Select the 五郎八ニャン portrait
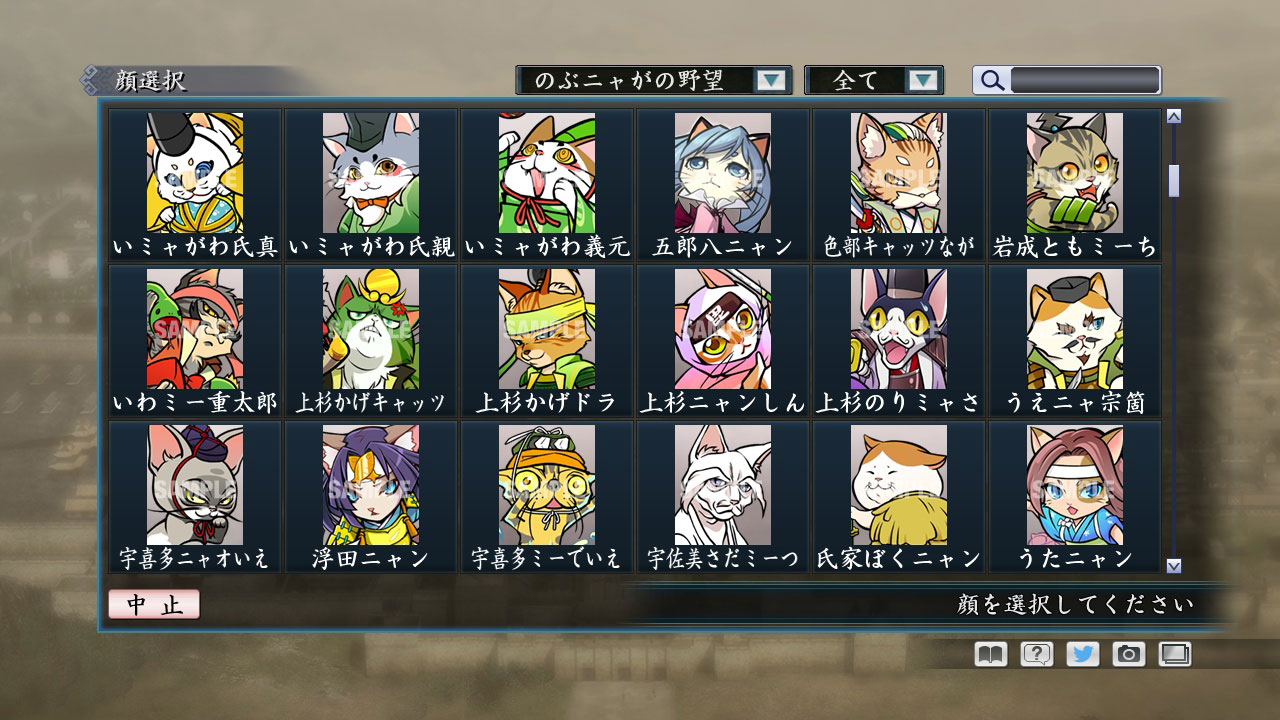1280x720 pixels. click(722, 173)
